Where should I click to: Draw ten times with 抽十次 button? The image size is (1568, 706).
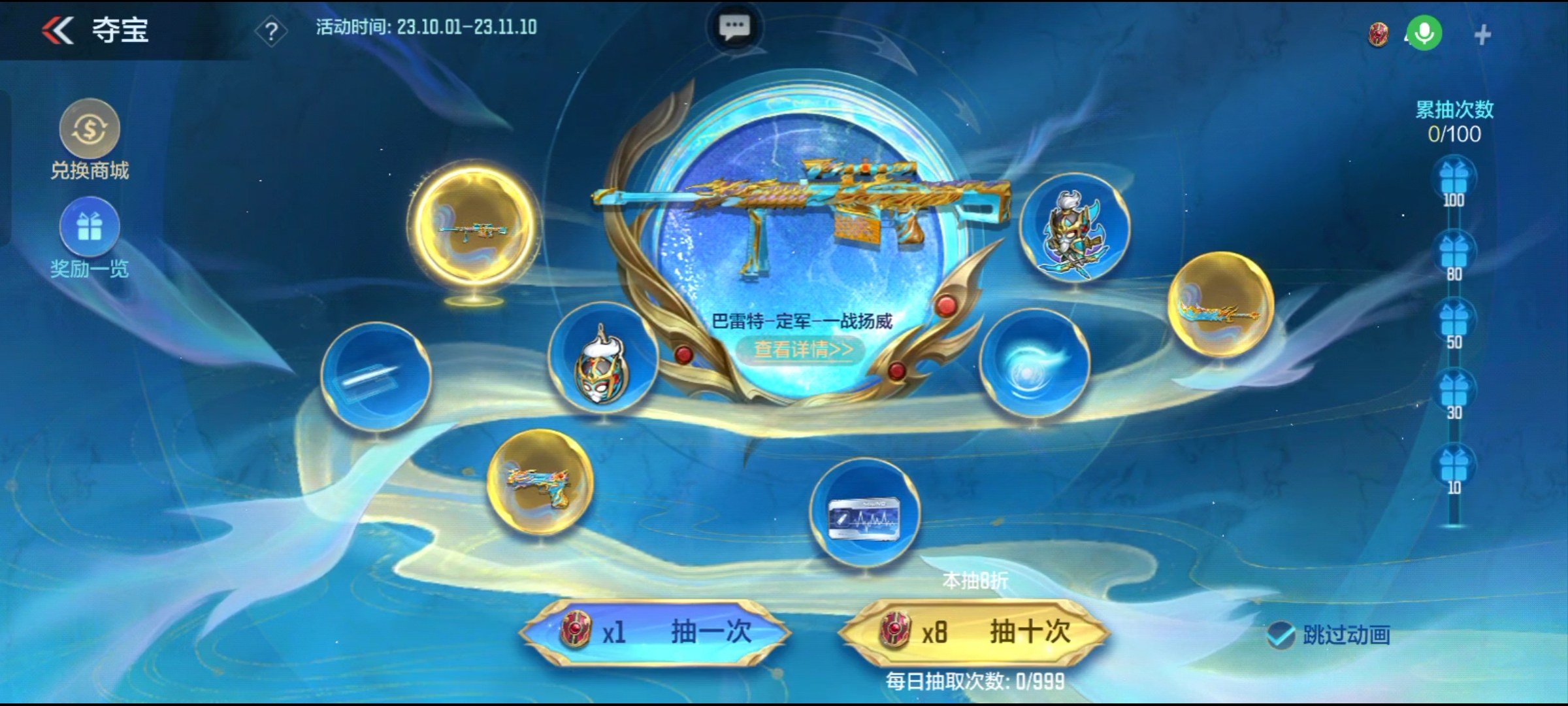pyautogui.click(x=975, y=632)
